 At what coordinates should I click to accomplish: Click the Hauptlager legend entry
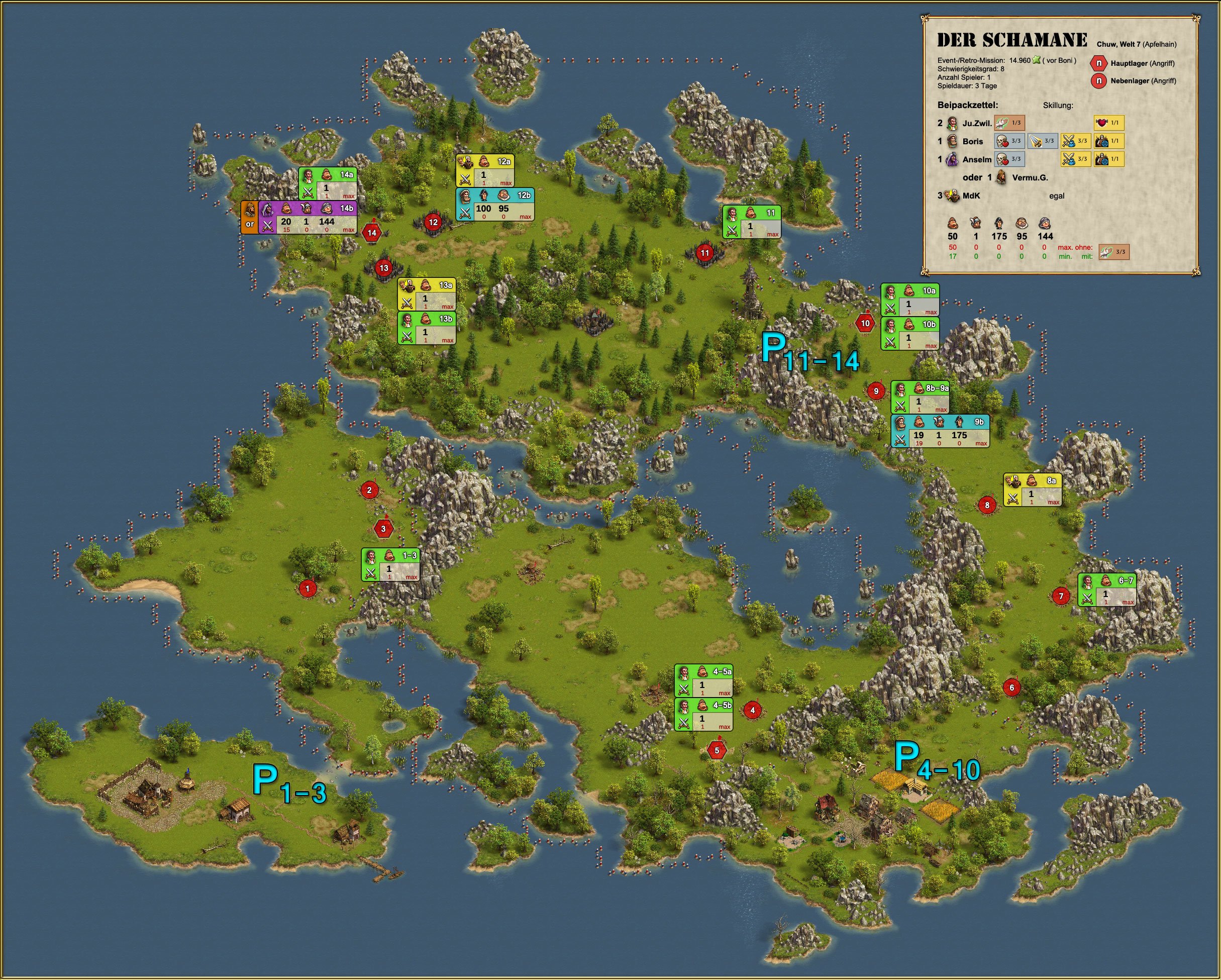tap(1133, 63)
